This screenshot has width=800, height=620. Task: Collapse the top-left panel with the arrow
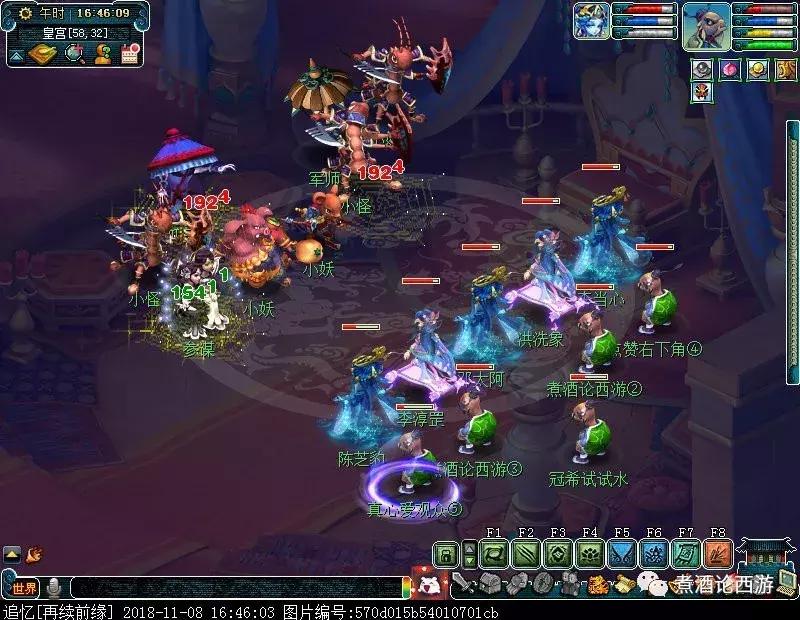coord(16,56)
